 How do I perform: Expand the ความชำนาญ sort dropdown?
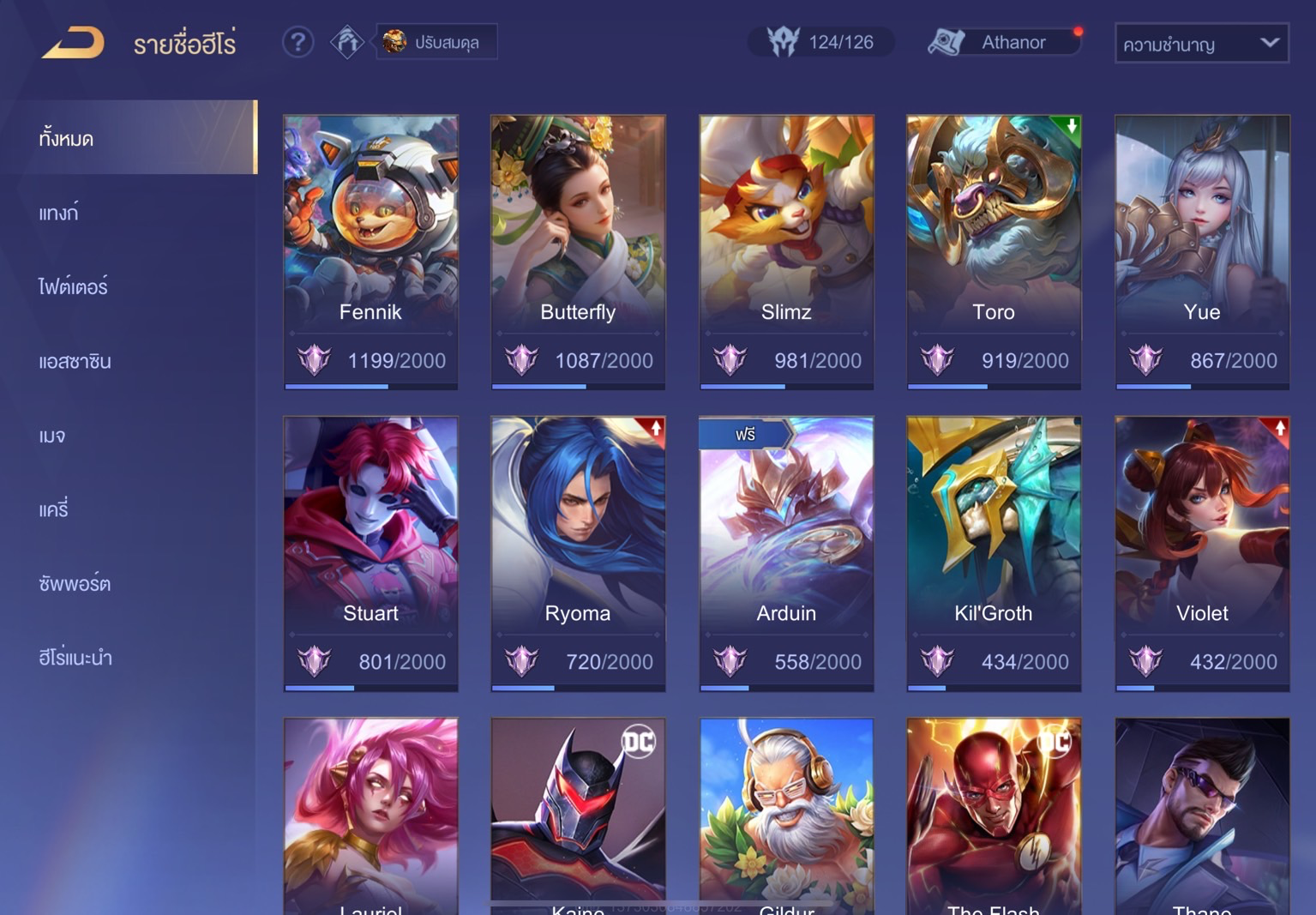coord(1201,44)
